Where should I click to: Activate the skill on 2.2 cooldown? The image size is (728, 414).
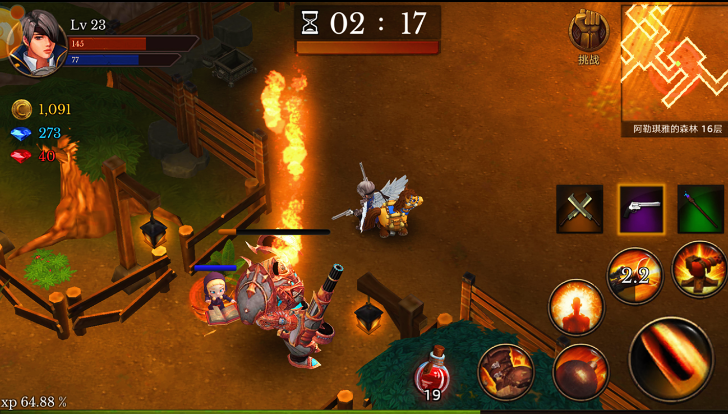[636, 276]
